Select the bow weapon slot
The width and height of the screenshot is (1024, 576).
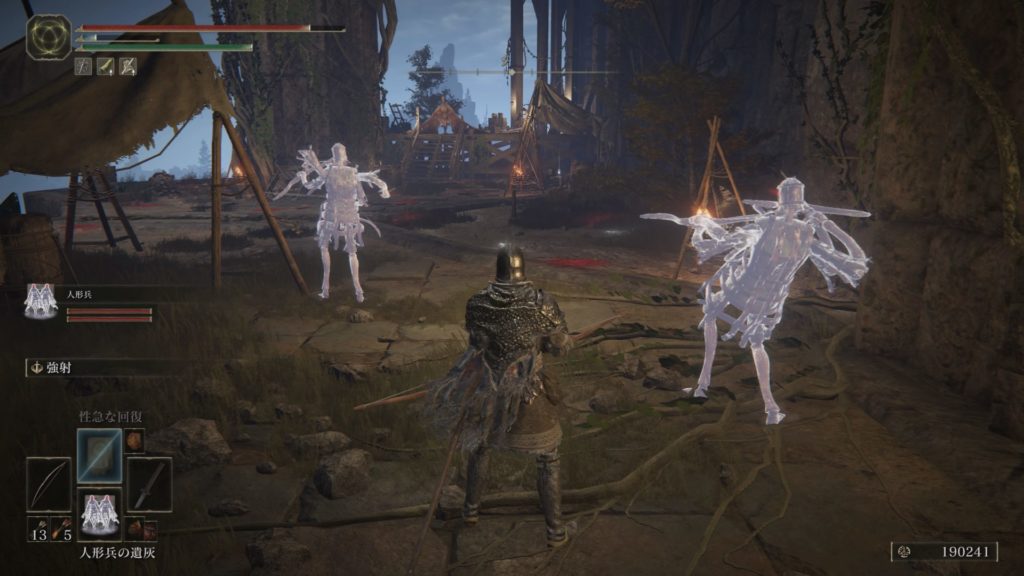tap(48, 485)
